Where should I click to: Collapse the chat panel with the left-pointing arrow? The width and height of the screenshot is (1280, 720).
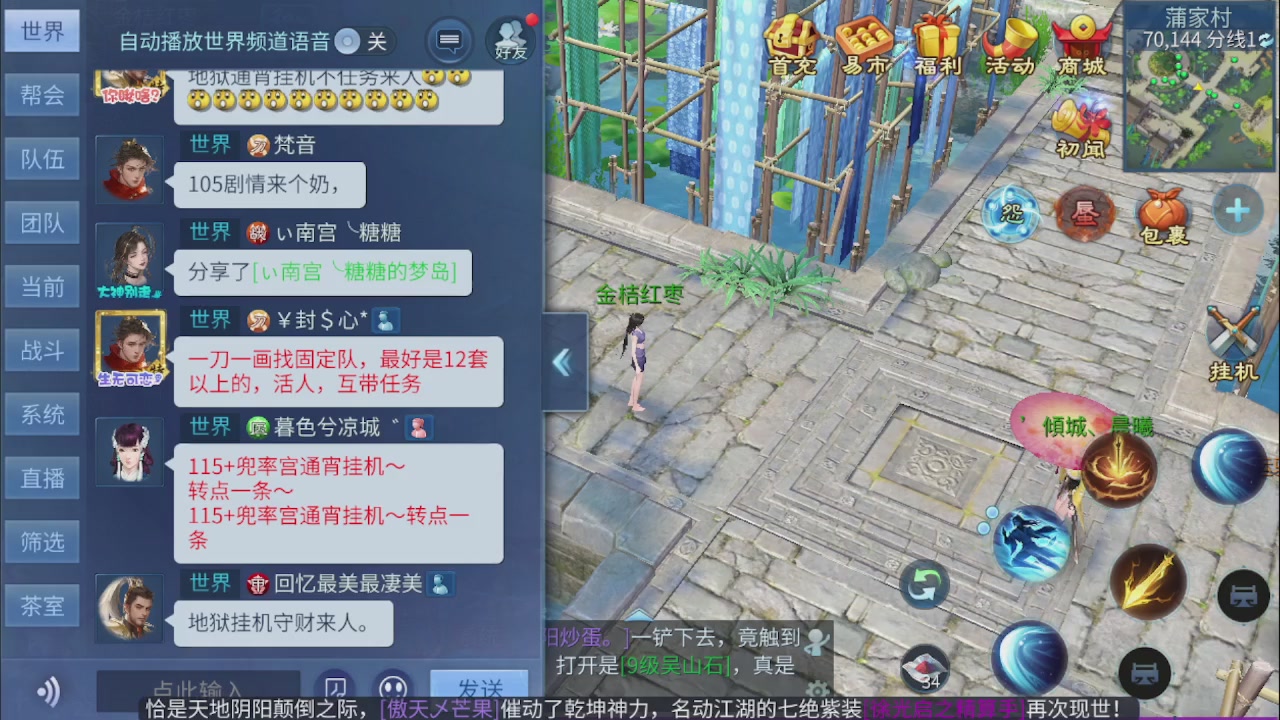[x=562, y=362]
